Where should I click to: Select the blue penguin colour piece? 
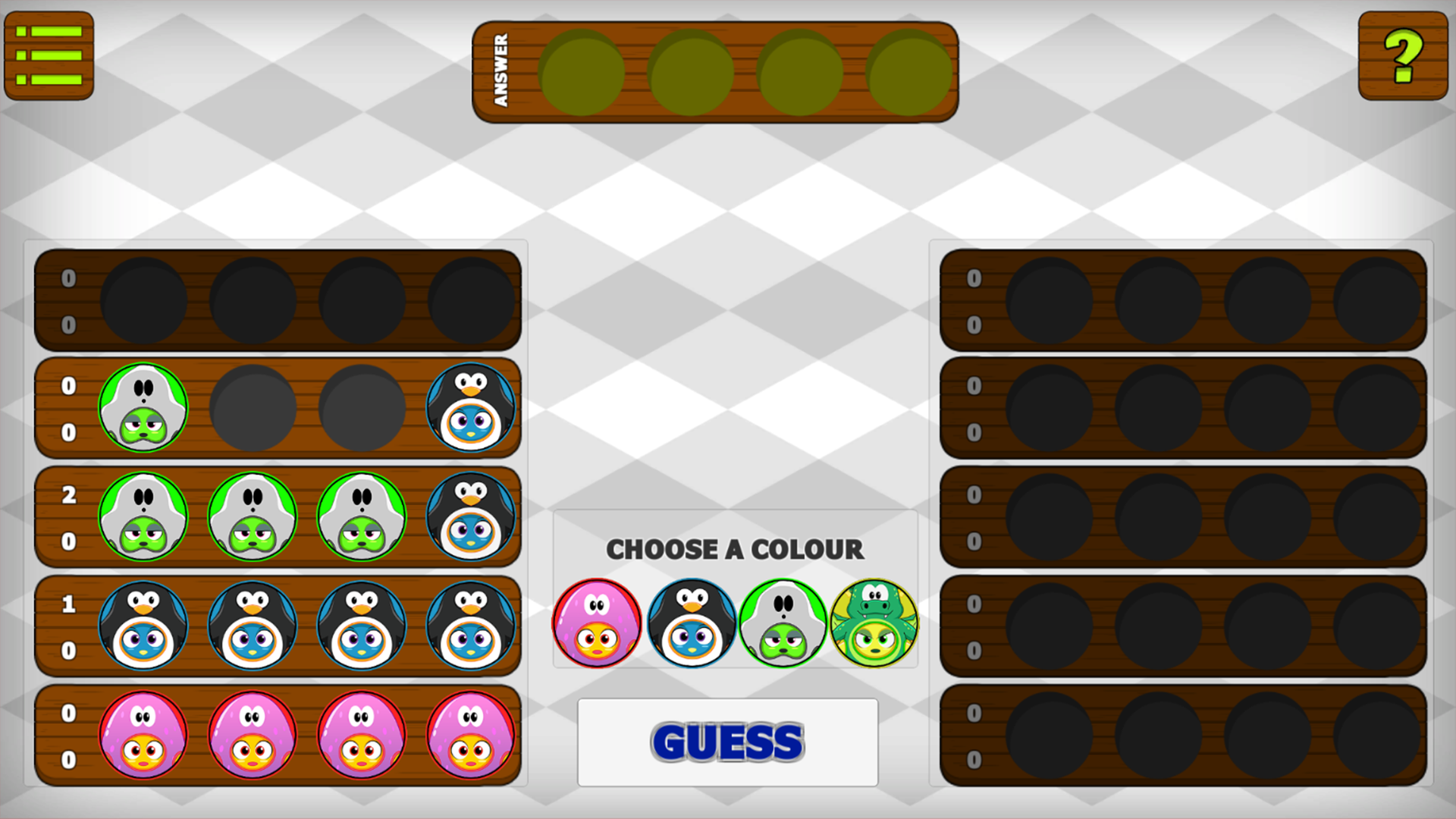click(689, 622)
